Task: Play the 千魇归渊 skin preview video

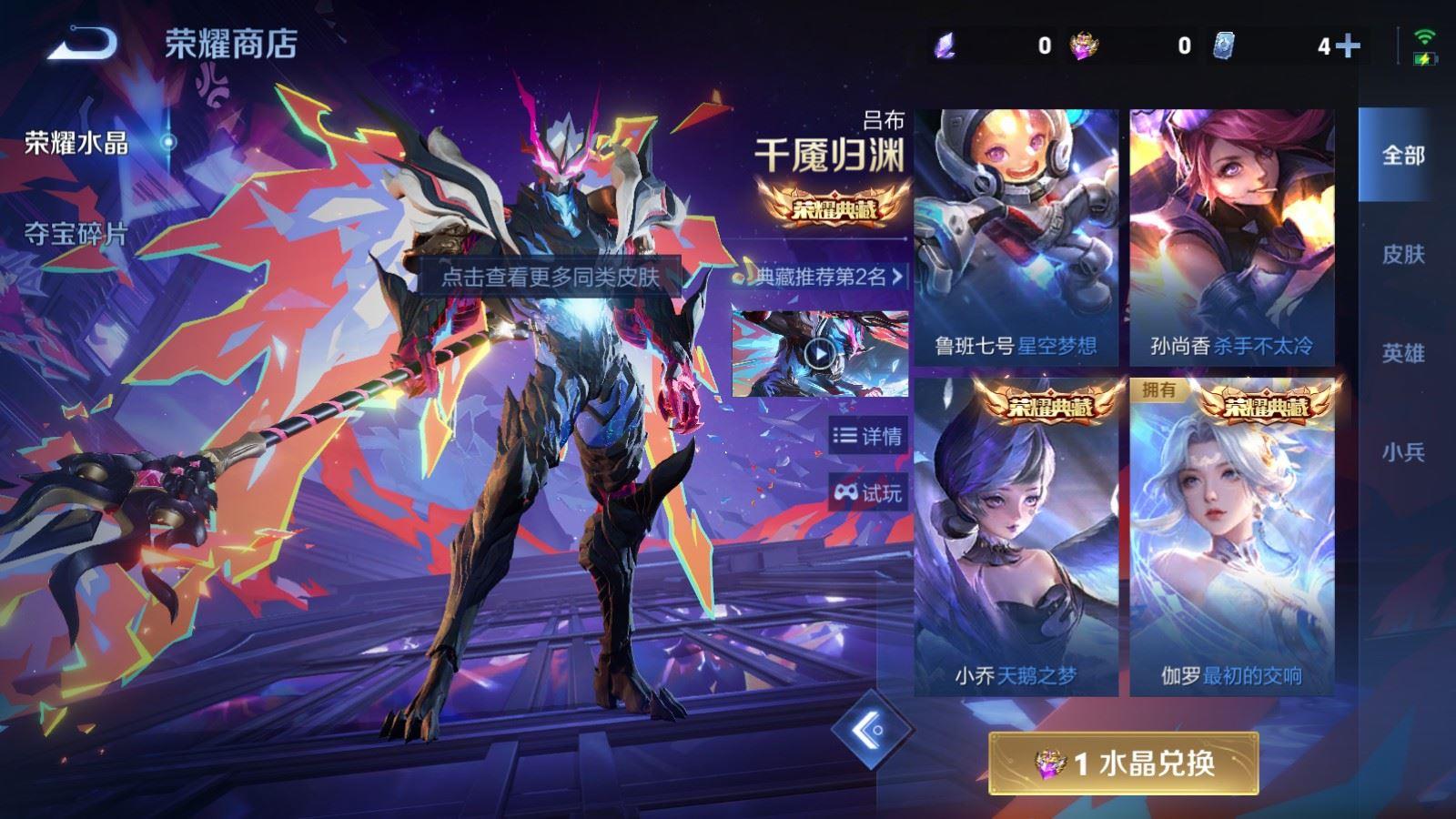Action: click(820, 354)
